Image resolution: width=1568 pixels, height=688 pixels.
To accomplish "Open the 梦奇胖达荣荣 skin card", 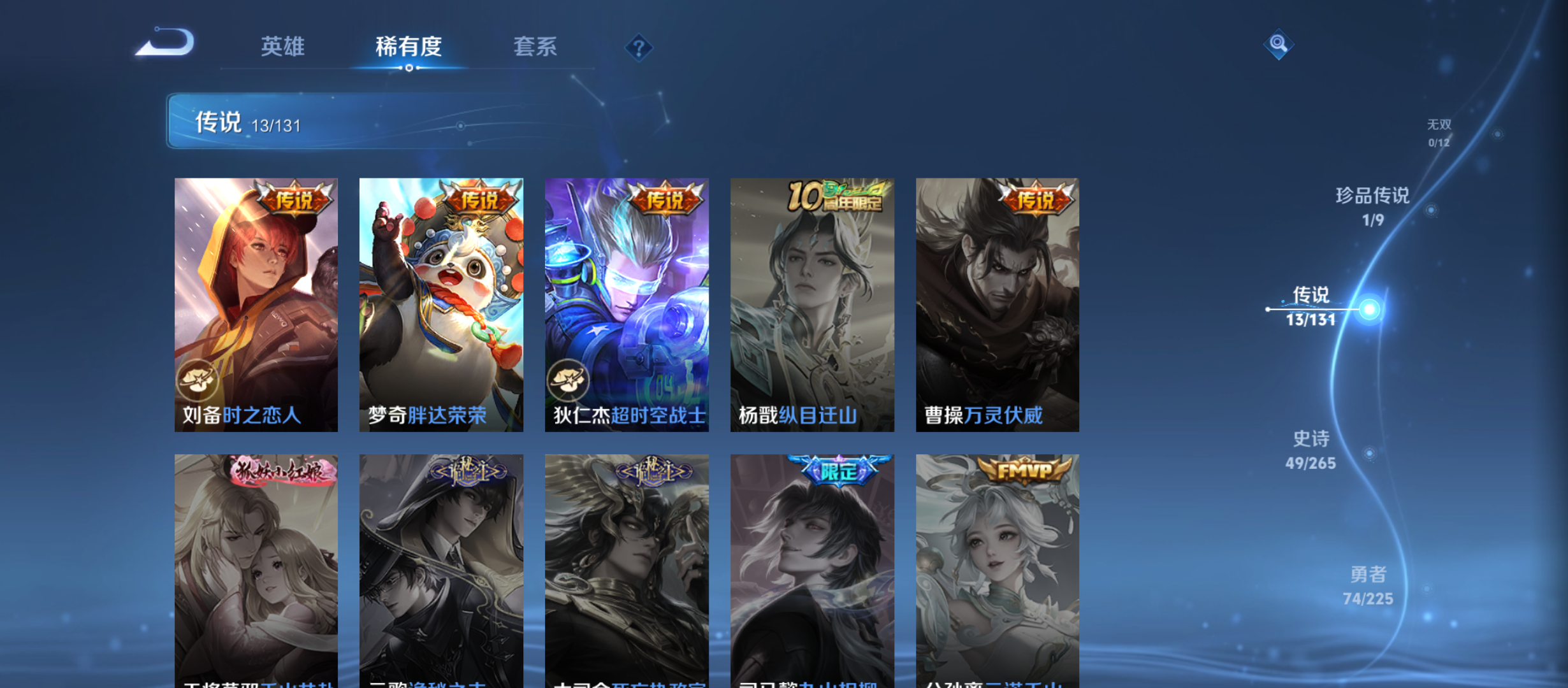I will pyautogui.click(x=441, y=306).
